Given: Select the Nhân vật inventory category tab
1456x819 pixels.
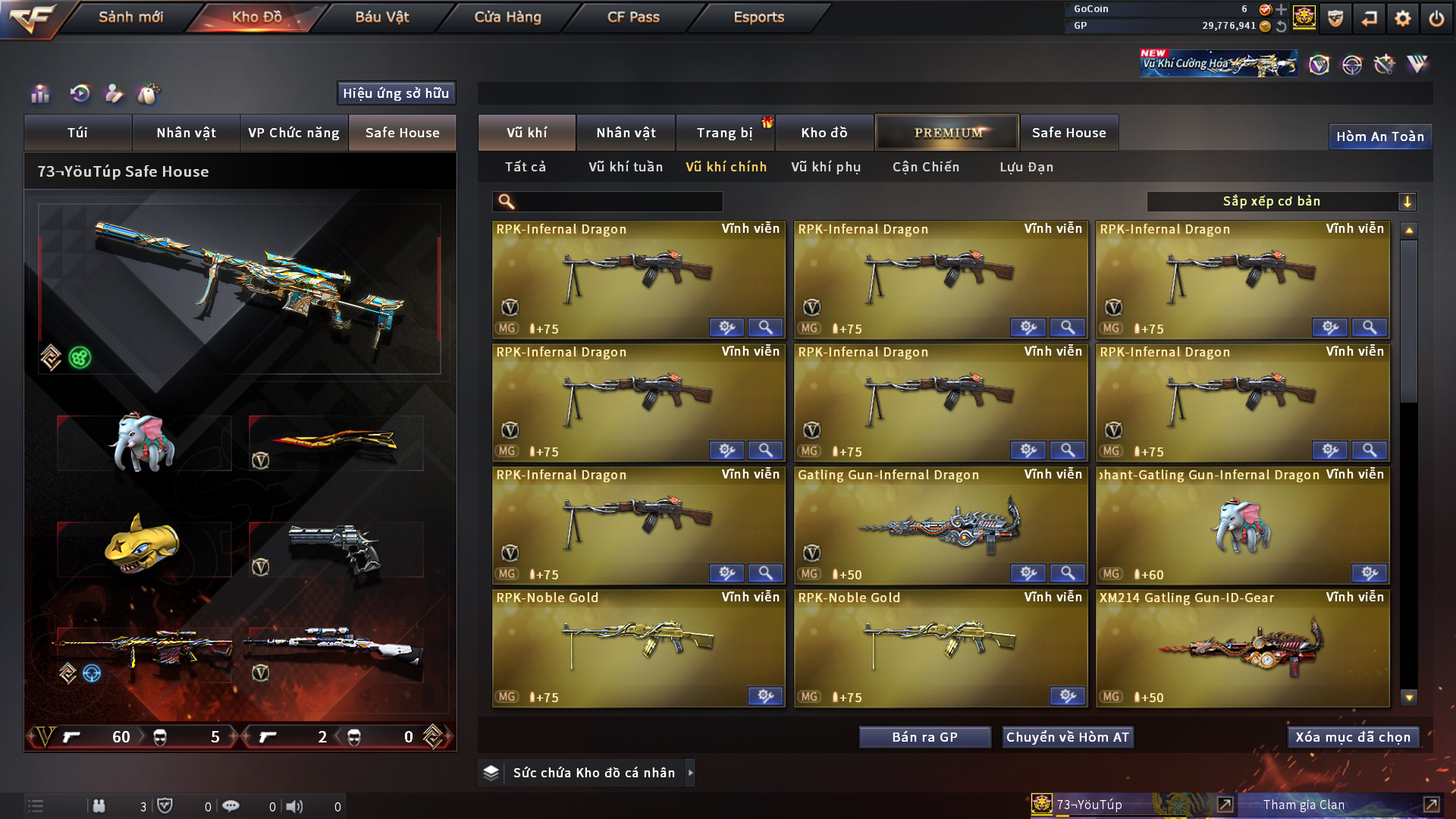Looking at the screenshot, I should click(x=626, y=133).
